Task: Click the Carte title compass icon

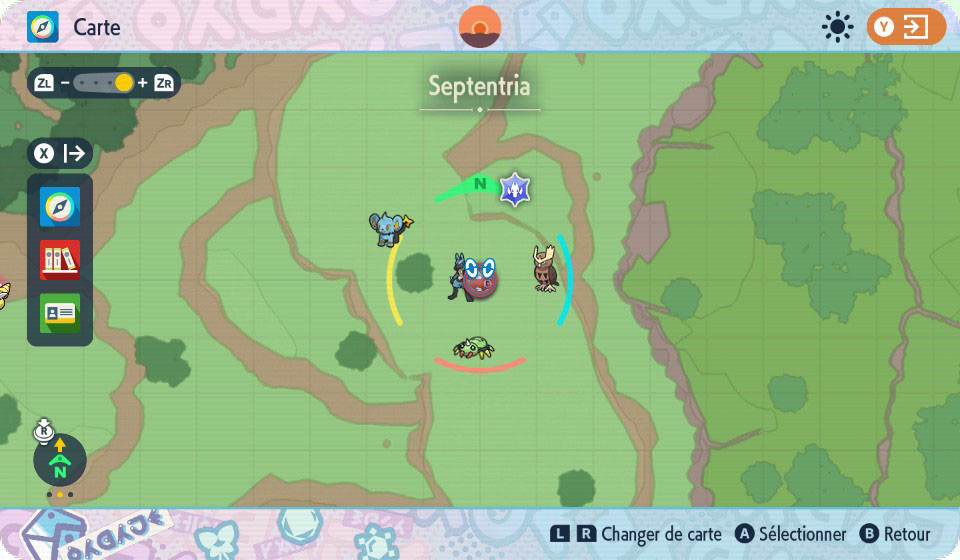Action: (x=43, y=27)
